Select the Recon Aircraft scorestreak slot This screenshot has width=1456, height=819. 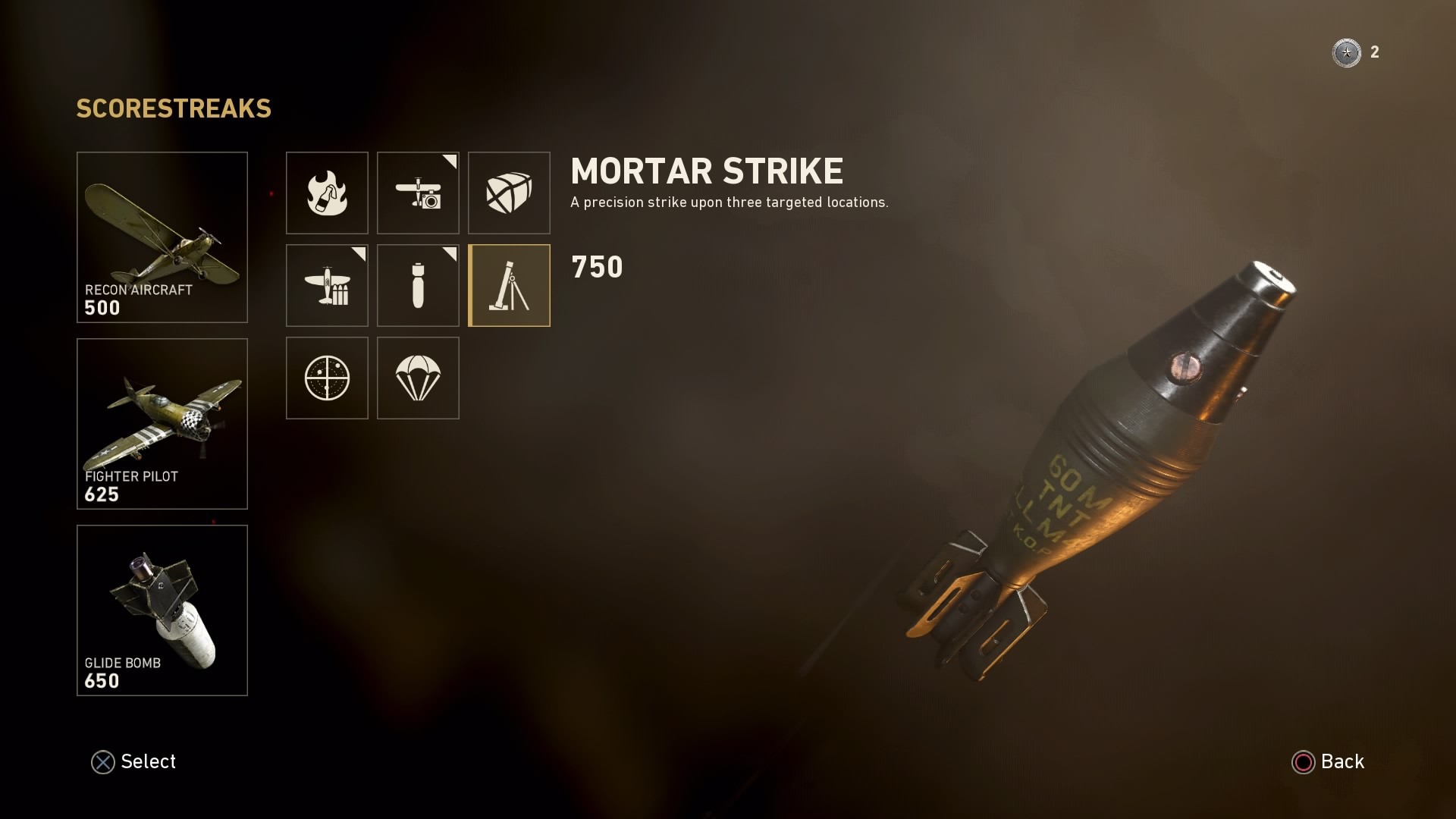tap(162, 237)
